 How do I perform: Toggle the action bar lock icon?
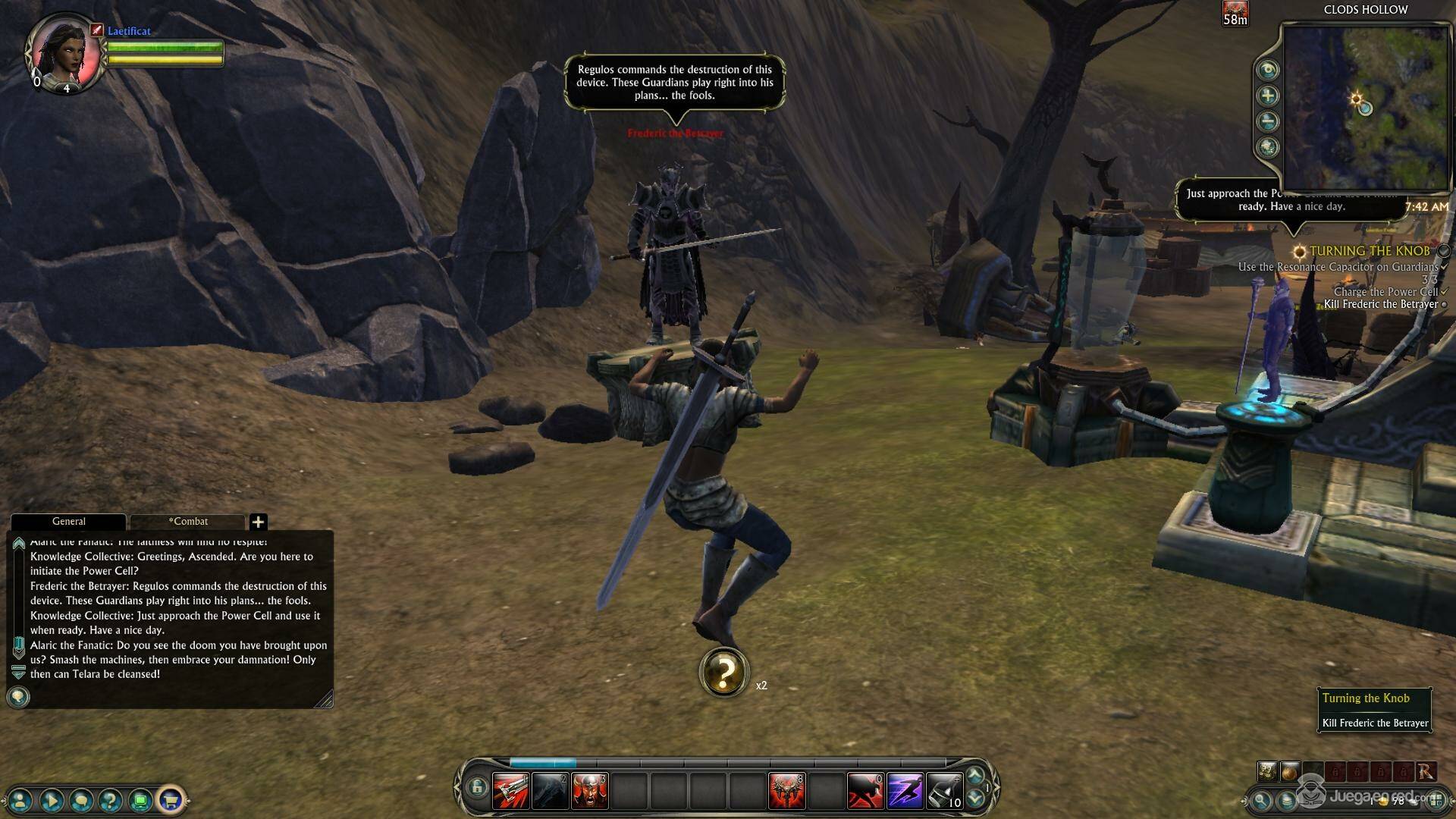tap(476, 788)
